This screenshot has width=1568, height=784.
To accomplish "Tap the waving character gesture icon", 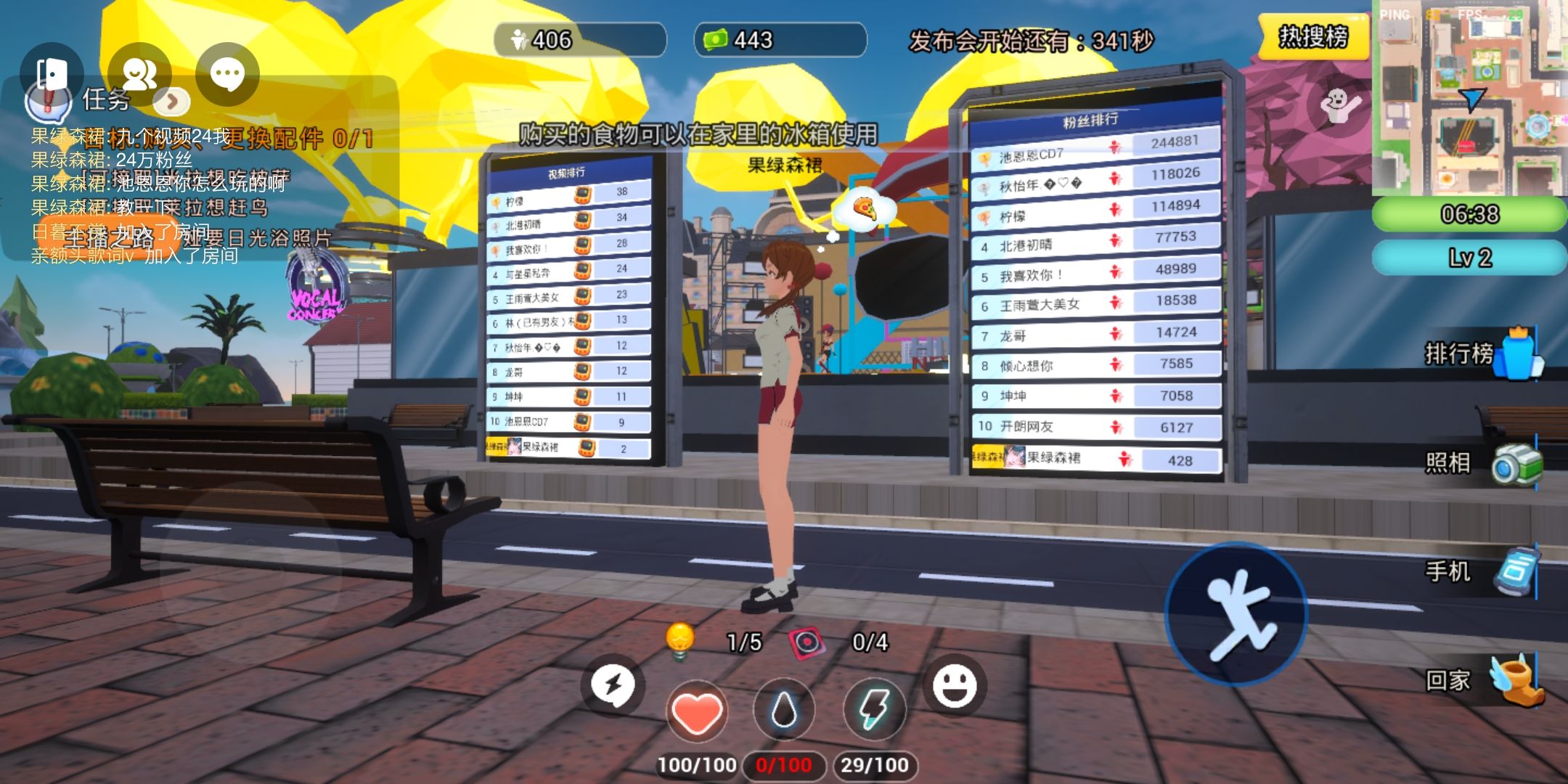I will pyautogui.click(x=1340, y=106).
